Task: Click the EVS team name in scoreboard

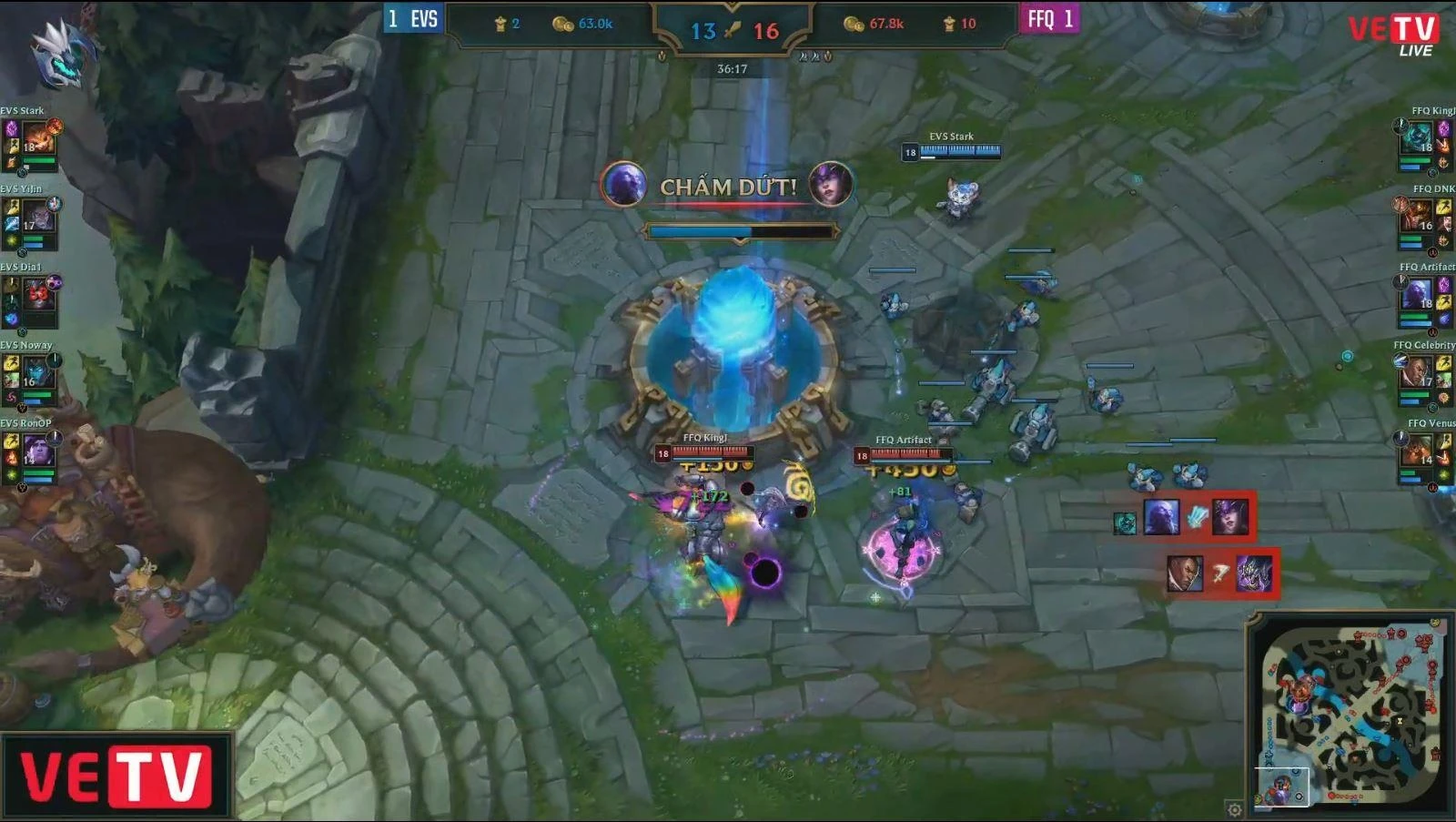Action: point(424,19)
